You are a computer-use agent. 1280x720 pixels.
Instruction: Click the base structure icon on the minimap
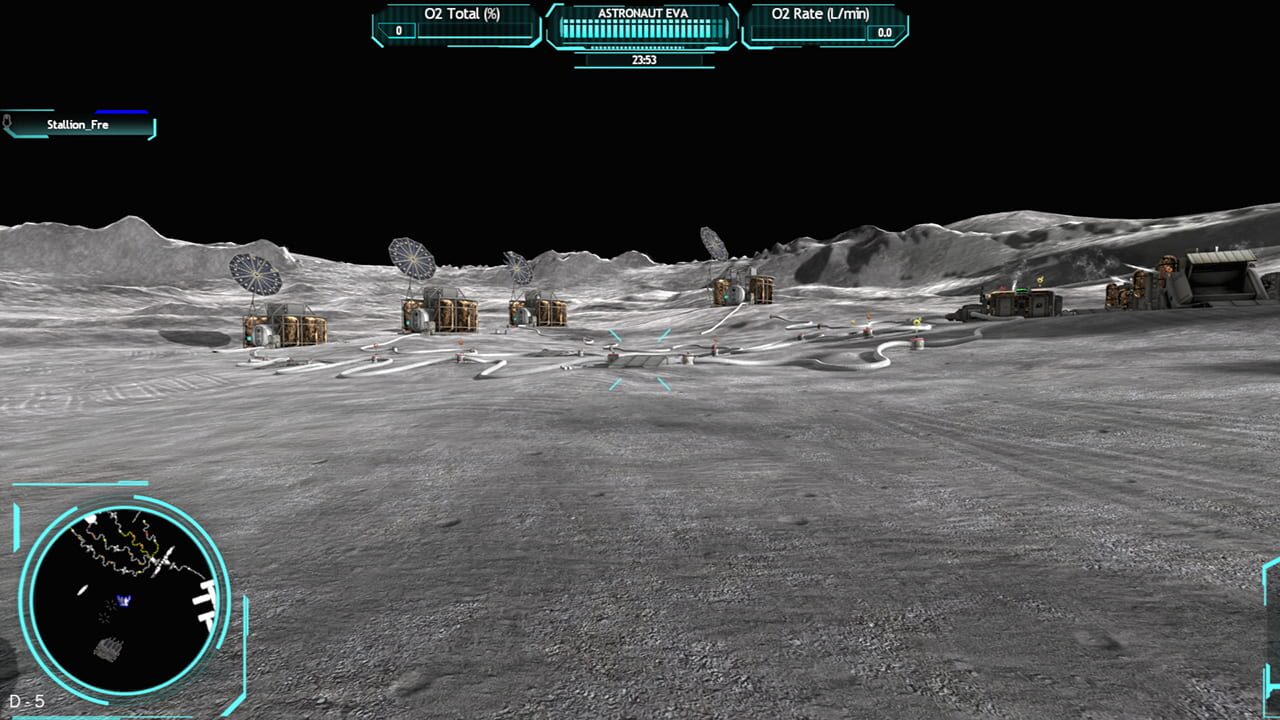(x=109, y=647)
